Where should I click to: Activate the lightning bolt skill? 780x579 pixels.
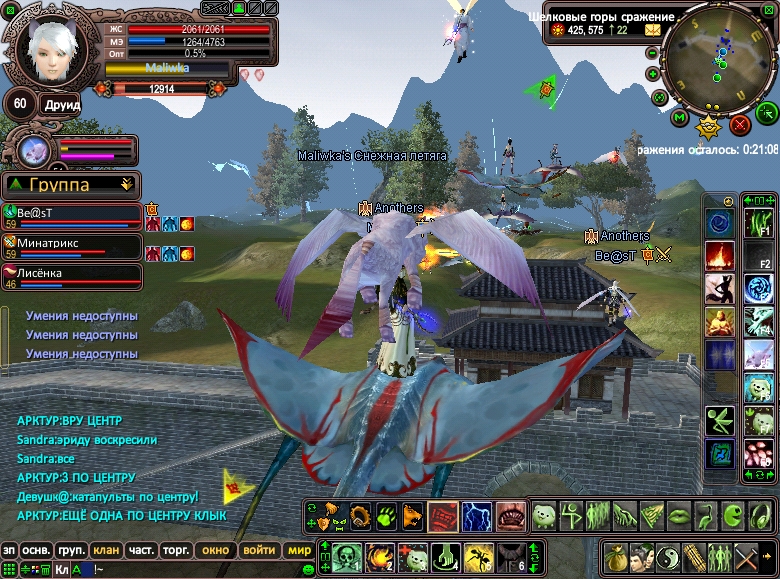[x=475, y=516]
